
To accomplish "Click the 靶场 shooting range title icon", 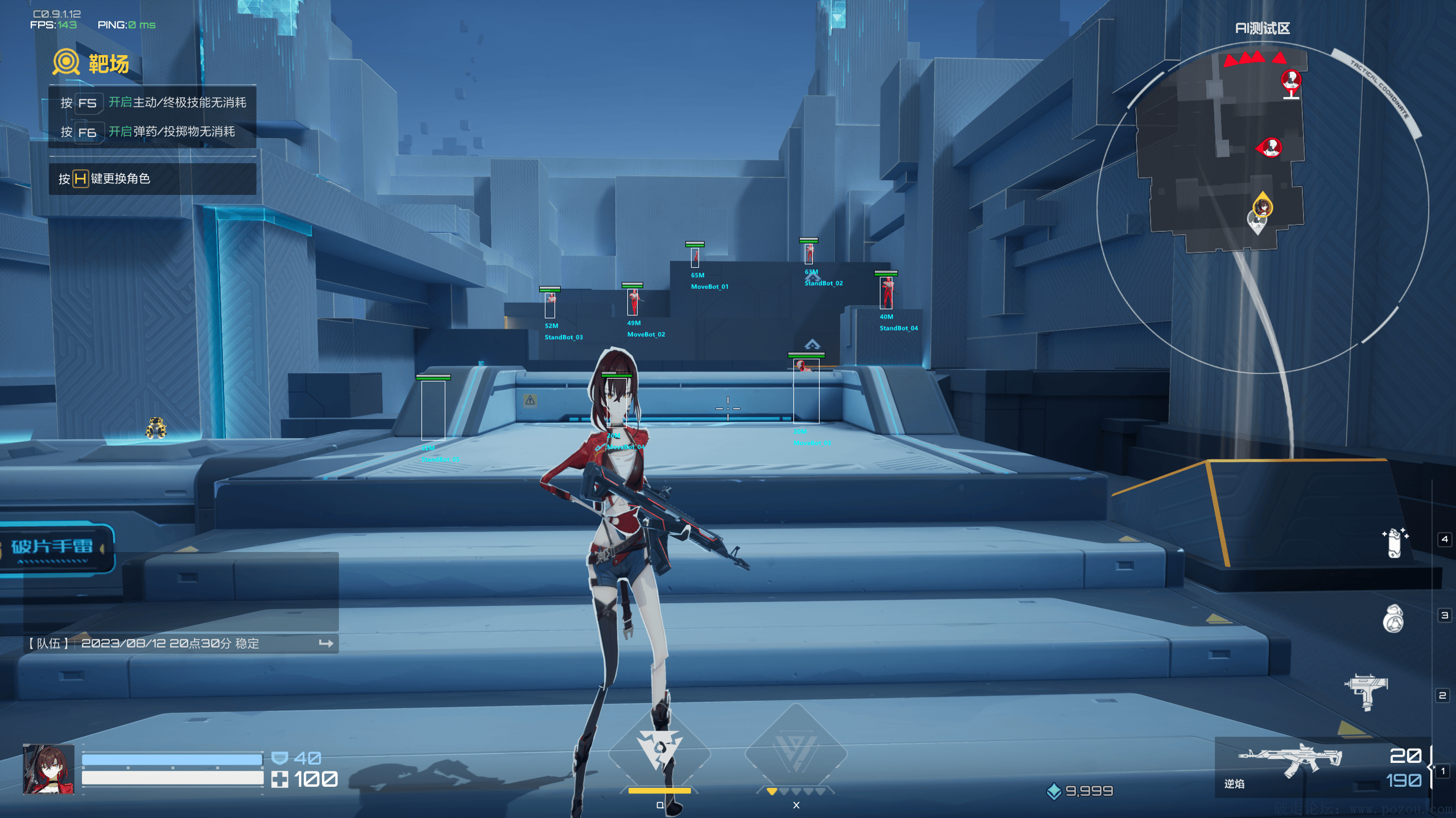I will pos(66,62).
